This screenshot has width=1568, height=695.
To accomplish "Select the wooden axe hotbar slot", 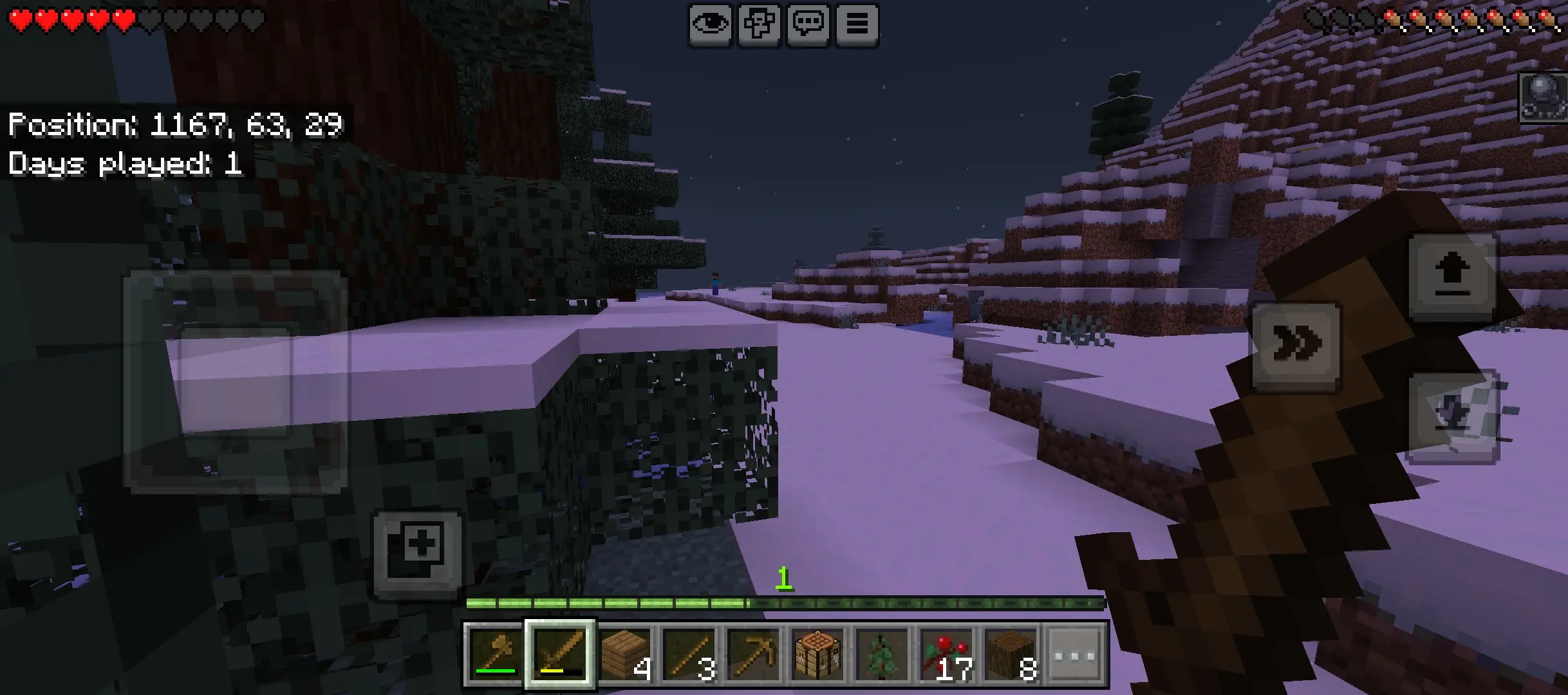I will (x=495, y=654).
